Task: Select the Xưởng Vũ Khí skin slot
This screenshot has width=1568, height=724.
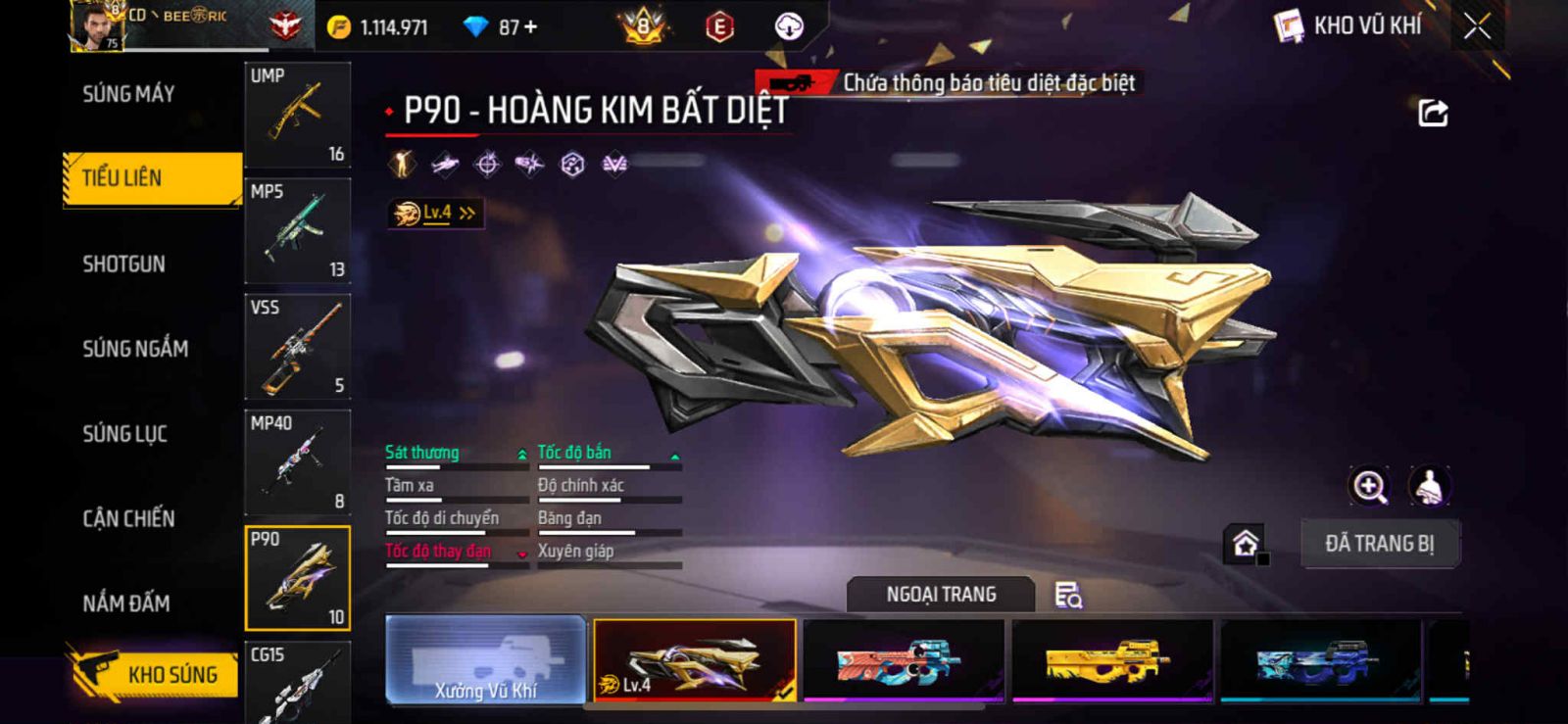Action: (x=485, y=659)
